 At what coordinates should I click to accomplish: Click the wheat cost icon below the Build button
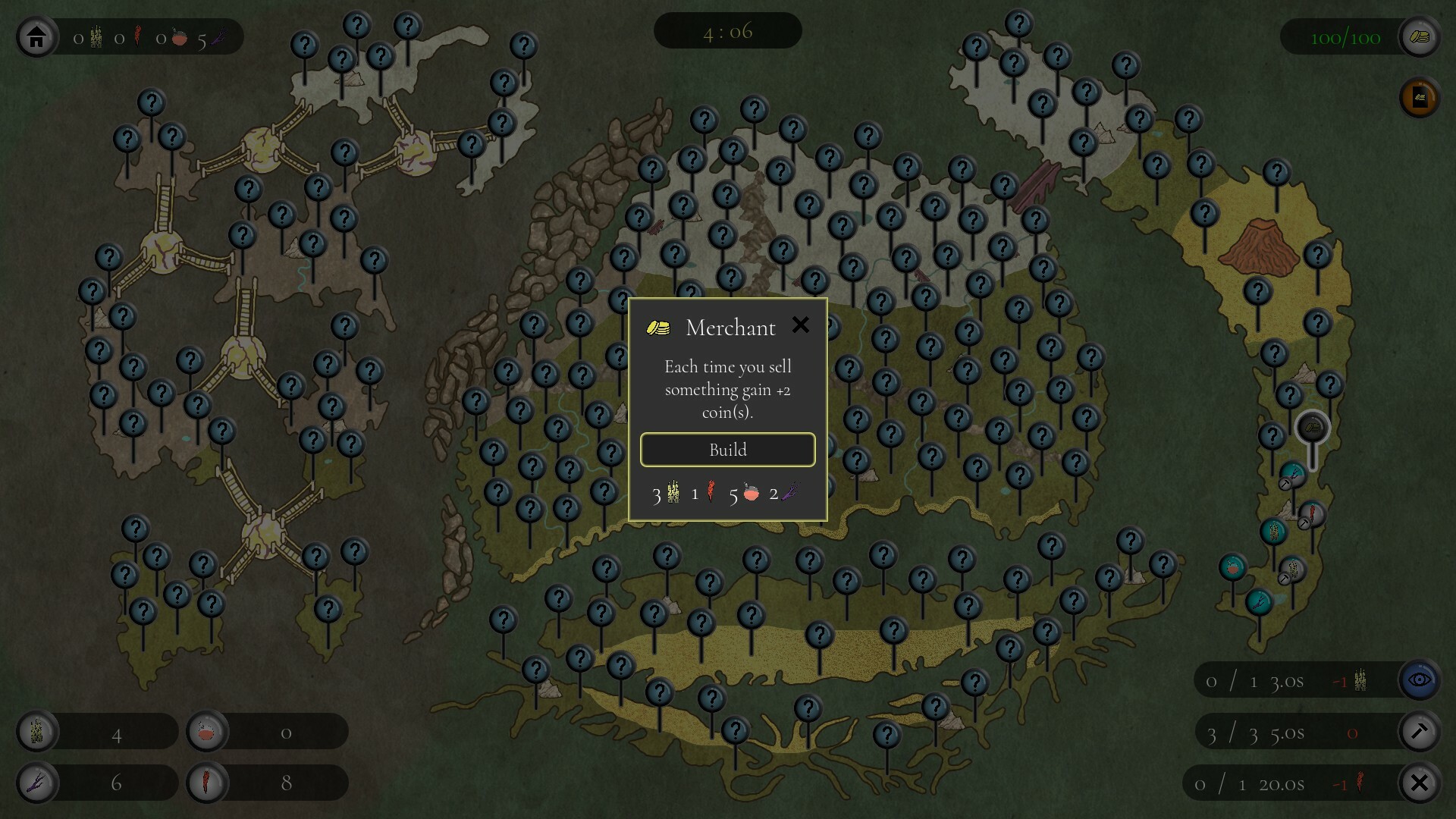(x=672, y=493)
